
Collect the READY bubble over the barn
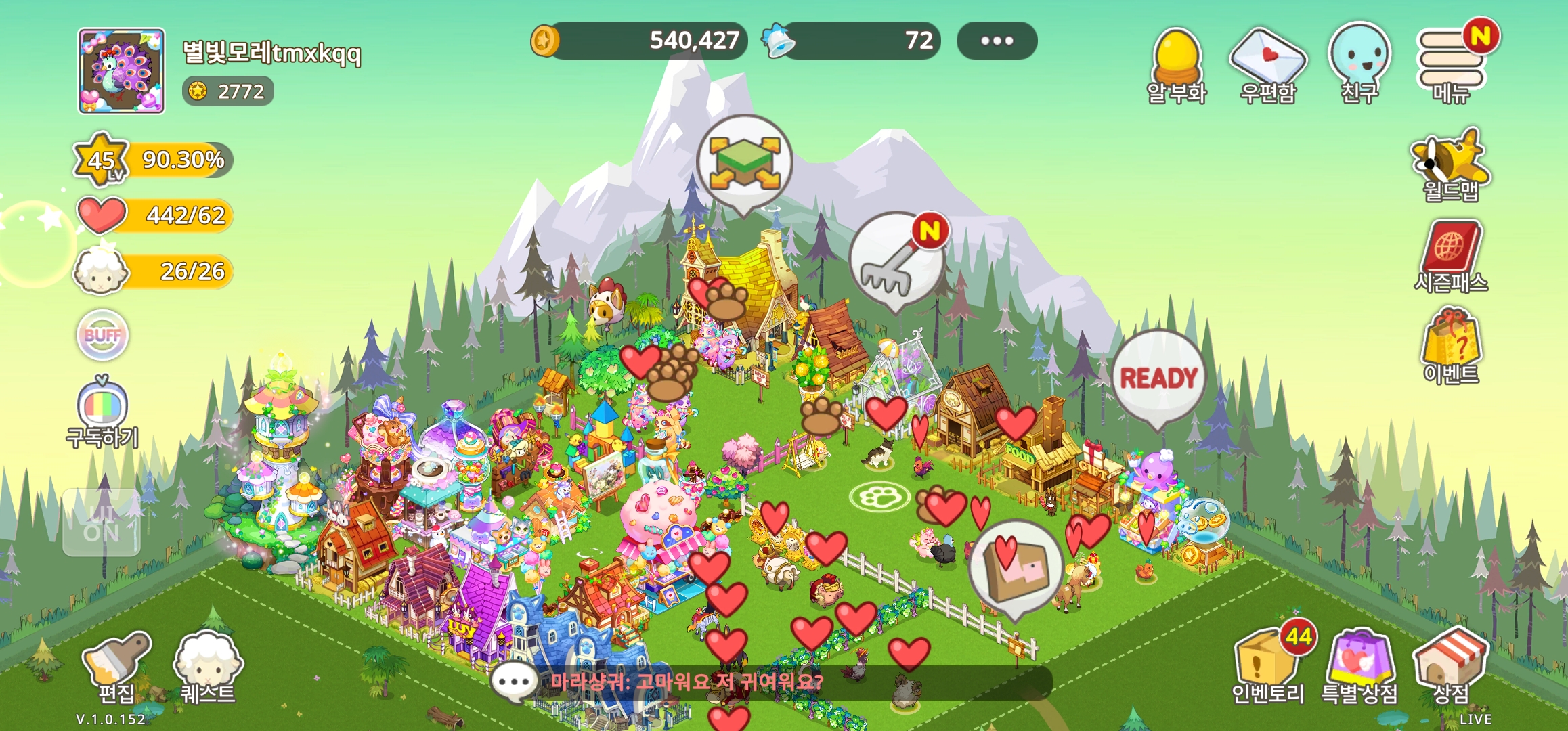click(1158, 378)
